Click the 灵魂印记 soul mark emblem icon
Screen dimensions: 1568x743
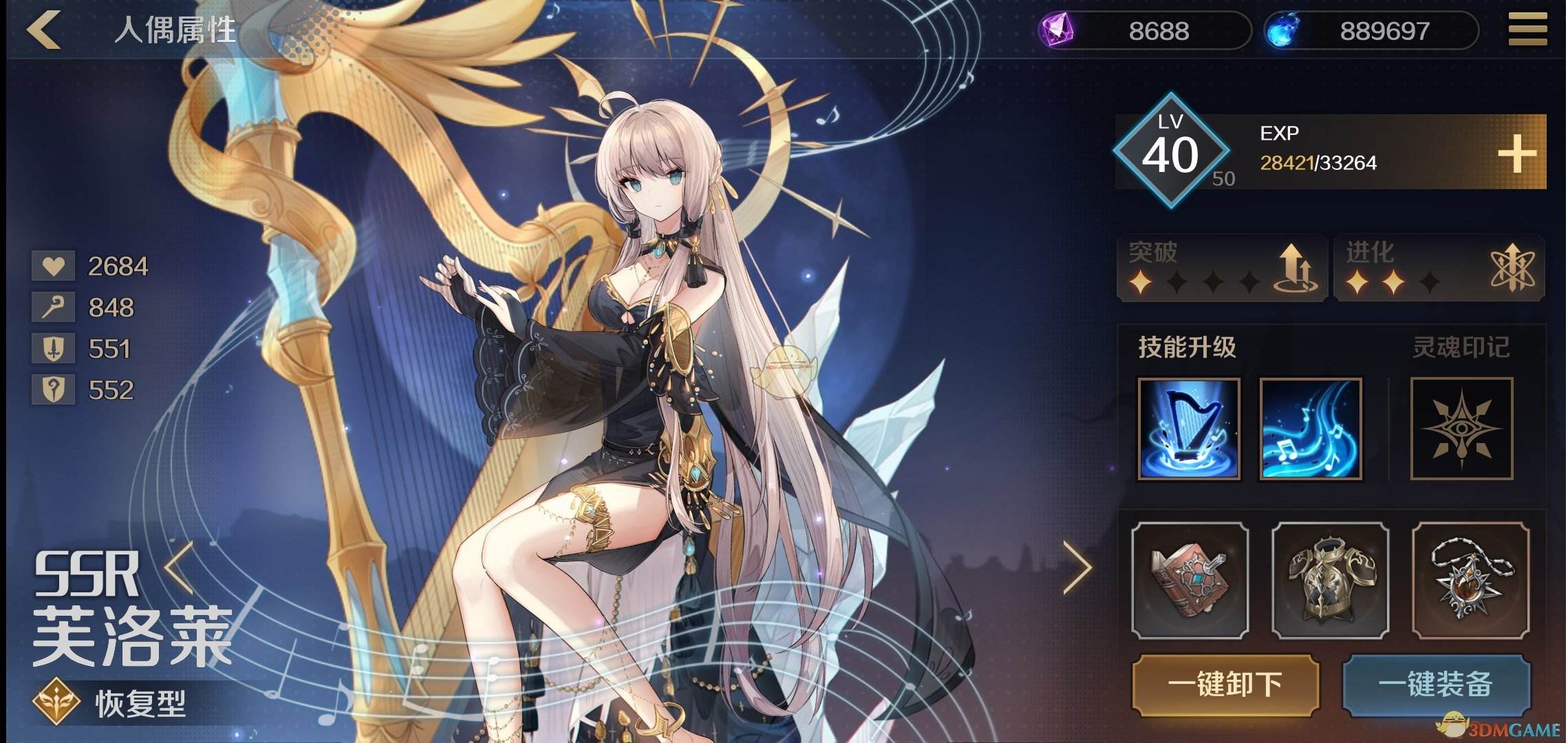[1460, 428]
